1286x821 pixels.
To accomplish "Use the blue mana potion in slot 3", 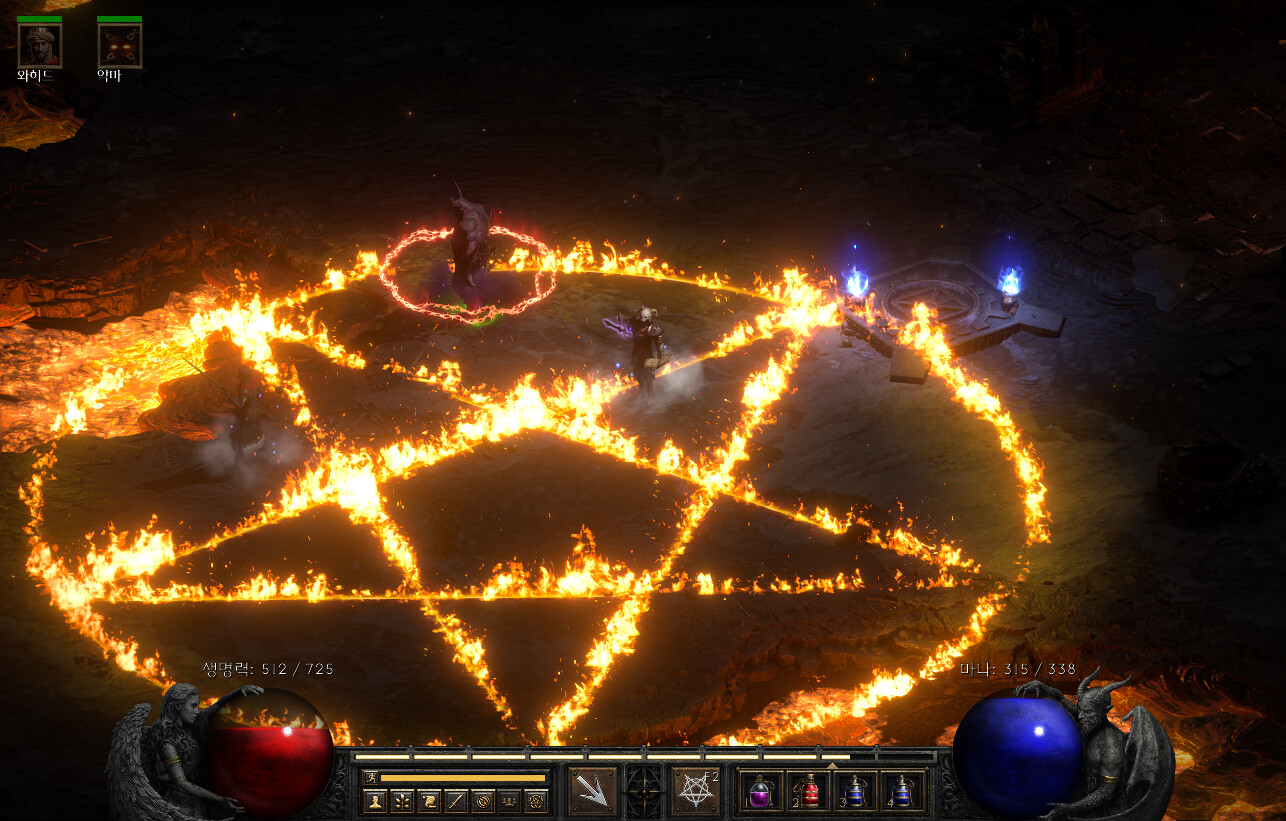I will (x=855, y=791).
